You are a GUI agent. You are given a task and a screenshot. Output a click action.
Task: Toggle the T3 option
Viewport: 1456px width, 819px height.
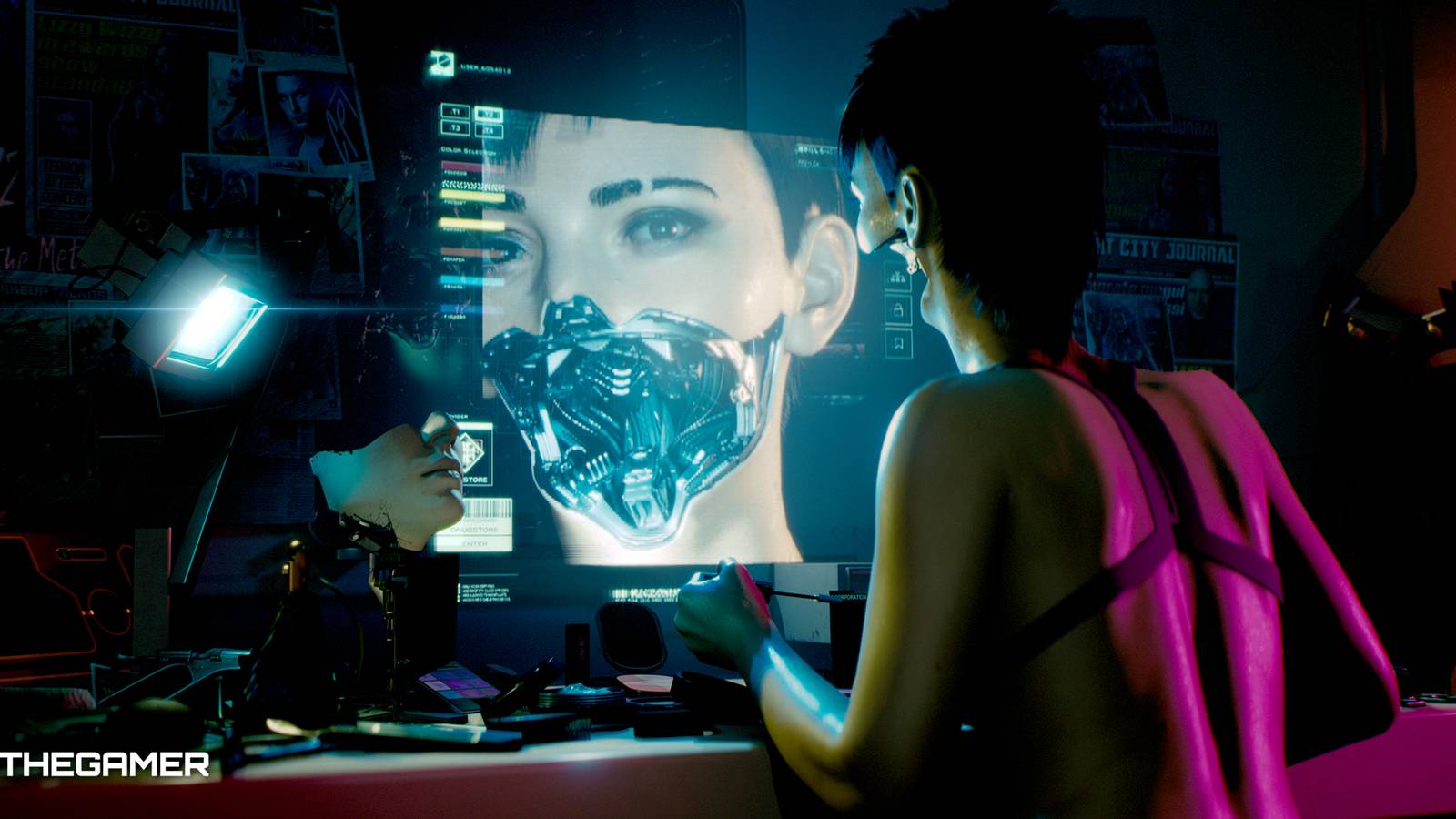click(456, 128)
